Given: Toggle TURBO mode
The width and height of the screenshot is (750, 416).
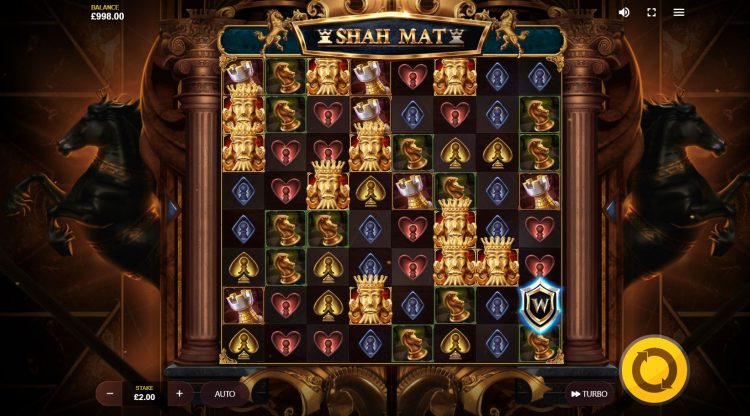Looking at the screenshot, I should tap(589, 394).
